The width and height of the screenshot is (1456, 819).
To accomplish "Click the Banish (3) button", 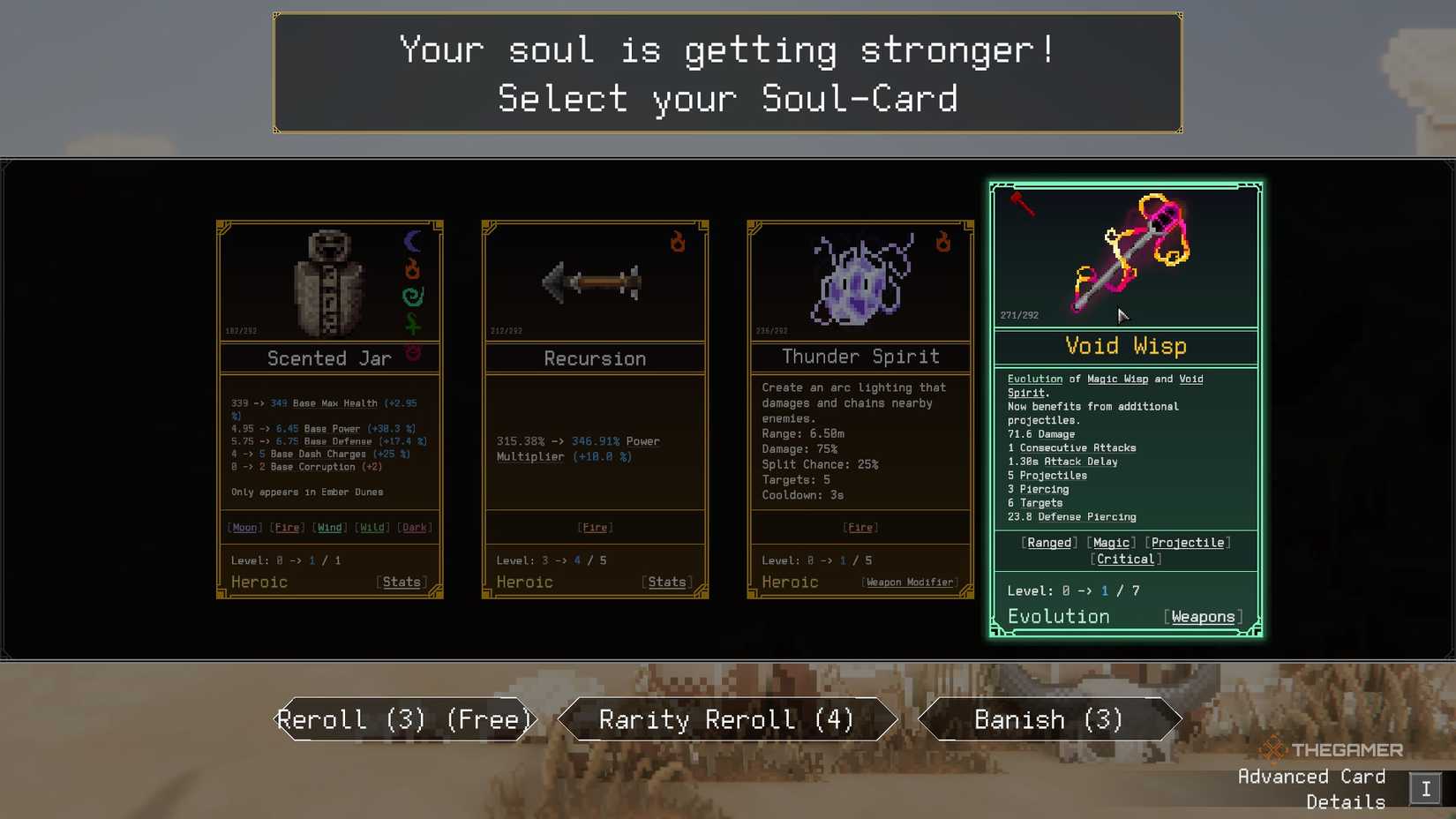I will (1048, 719).
